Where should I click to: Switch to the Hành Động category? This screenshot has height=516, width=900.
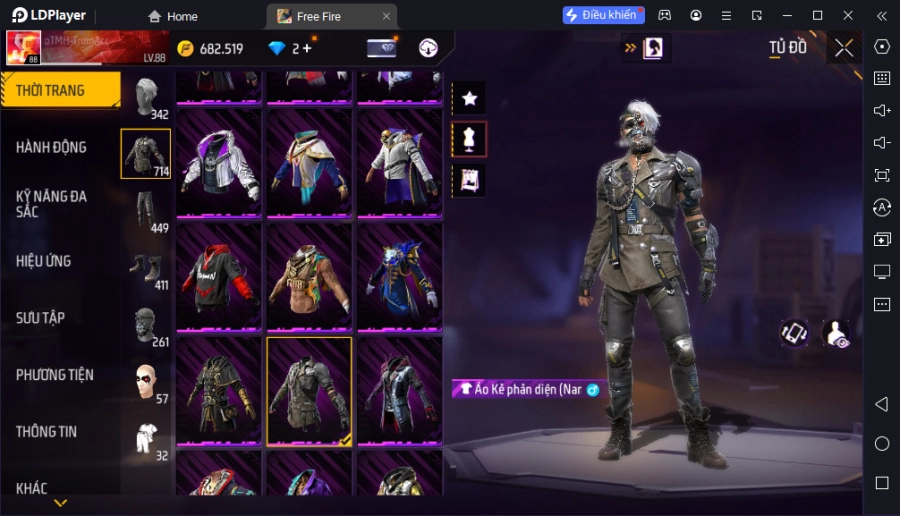(x=51, y=147)
